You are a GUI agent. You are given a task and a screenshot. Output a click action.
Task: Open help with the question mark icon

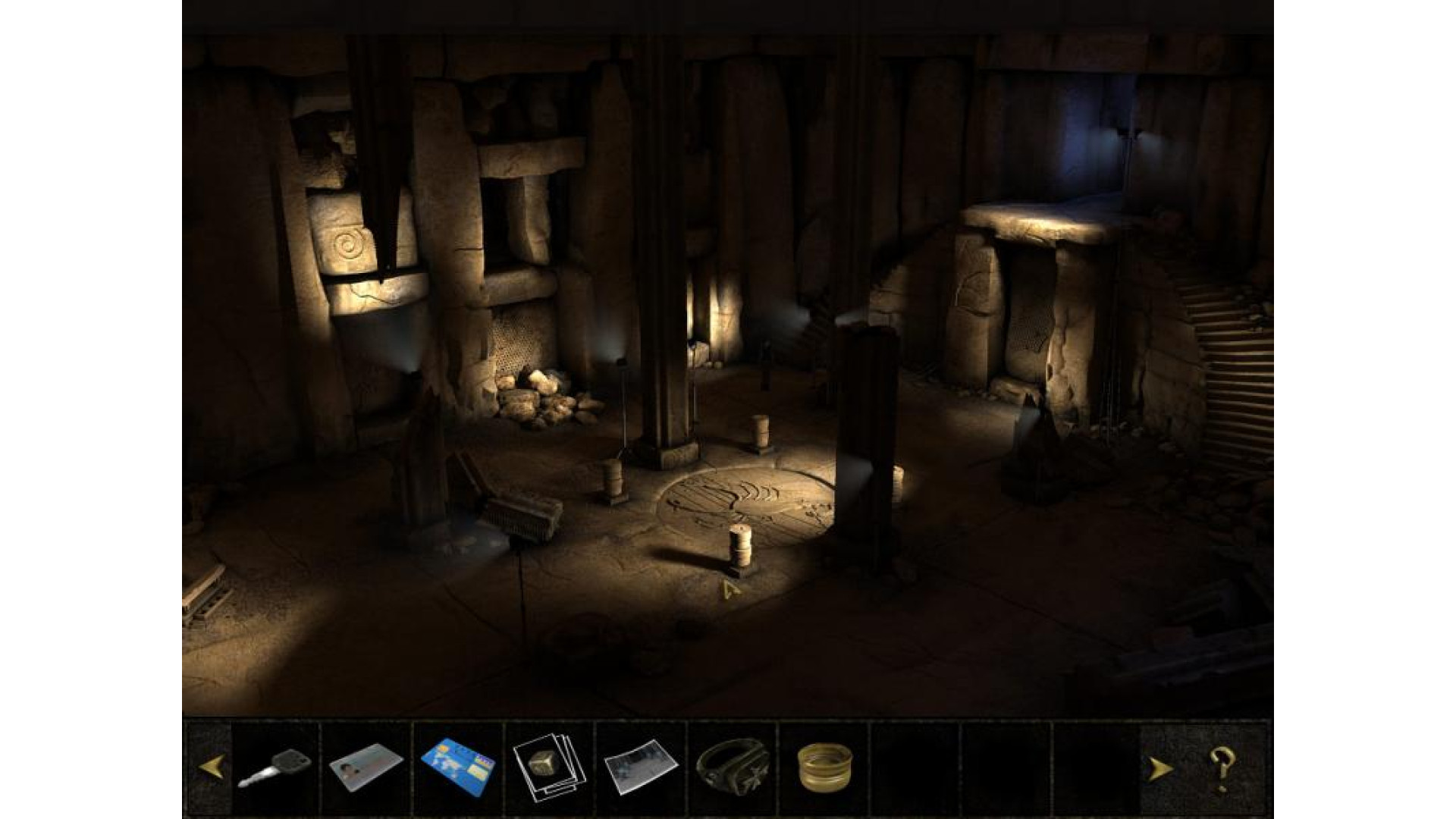coord(1222,767)
